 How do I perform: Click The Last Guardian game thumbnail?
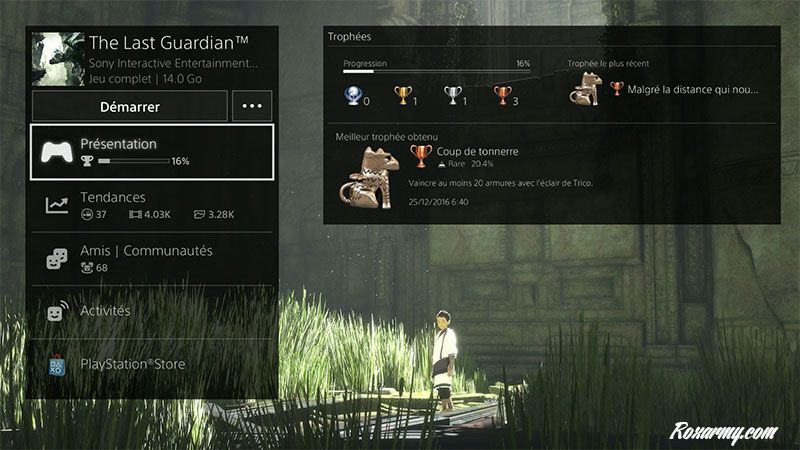(x=57, y=59)
